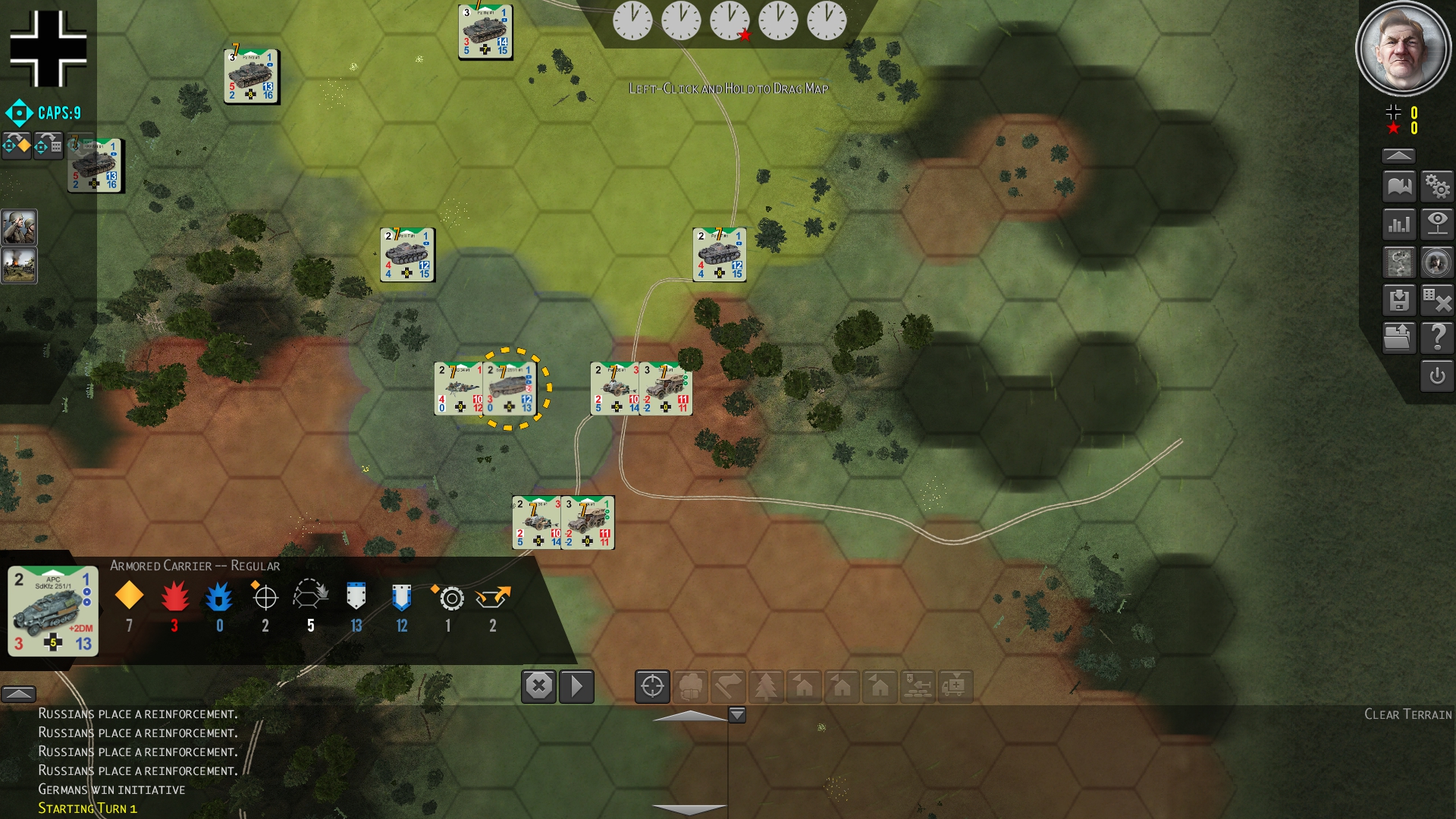Convert CAPs to the orange diamond
Viewport: 1456px width, 819px height.
(x=17, y=145)
